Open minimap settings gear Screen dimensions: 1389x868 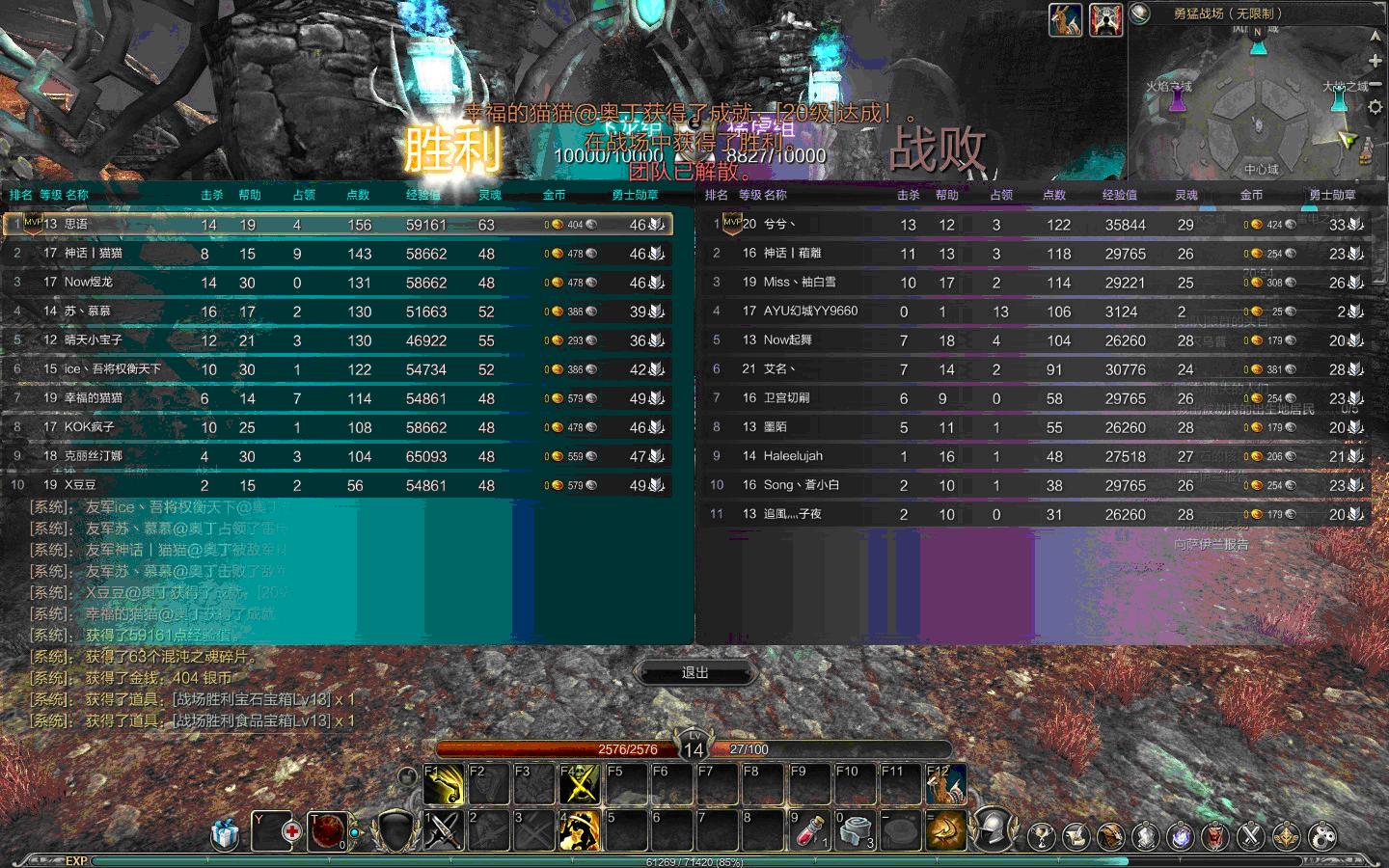click(x=1375, y=107)
